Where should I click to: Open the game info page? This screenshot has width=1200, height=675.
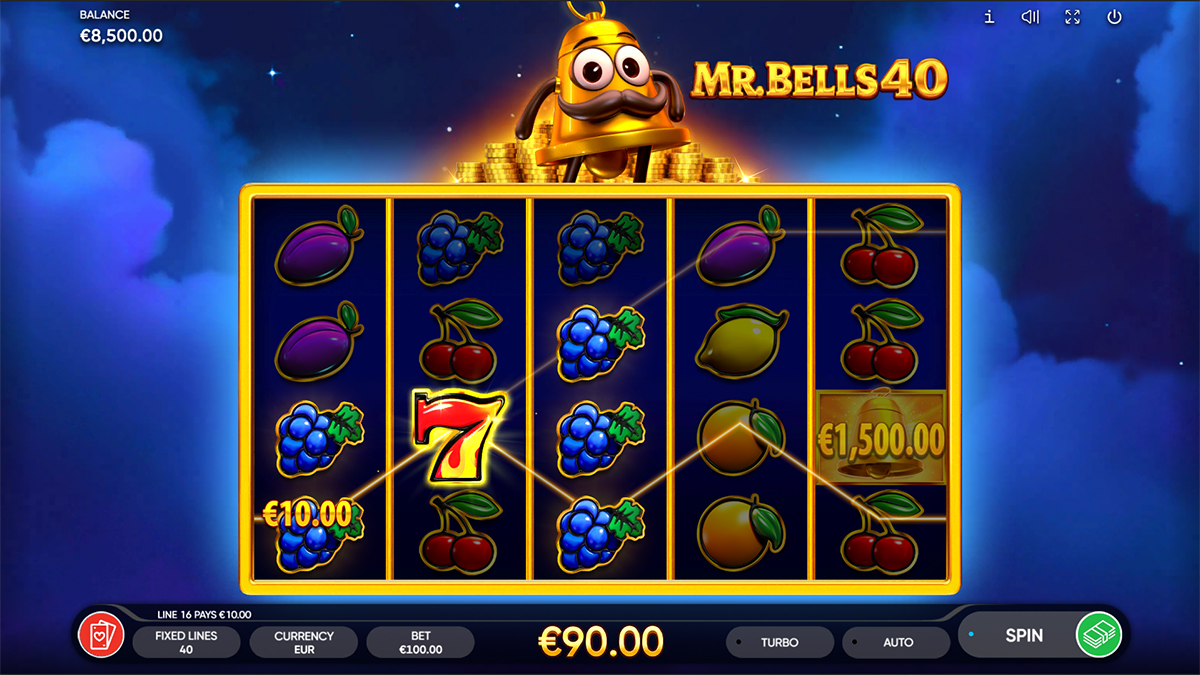(x=989, y=17)
